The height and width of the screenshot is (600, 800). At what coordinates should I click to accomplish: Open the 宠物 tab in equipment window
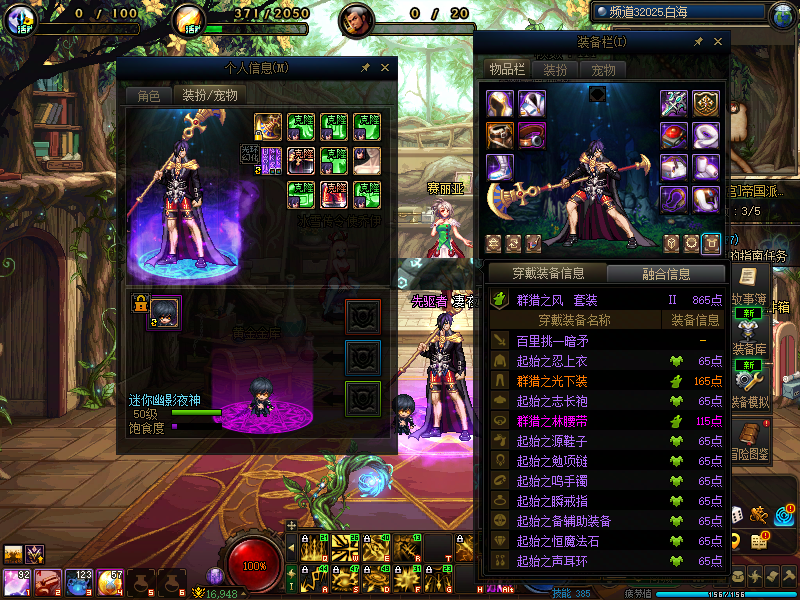(603, 70)
